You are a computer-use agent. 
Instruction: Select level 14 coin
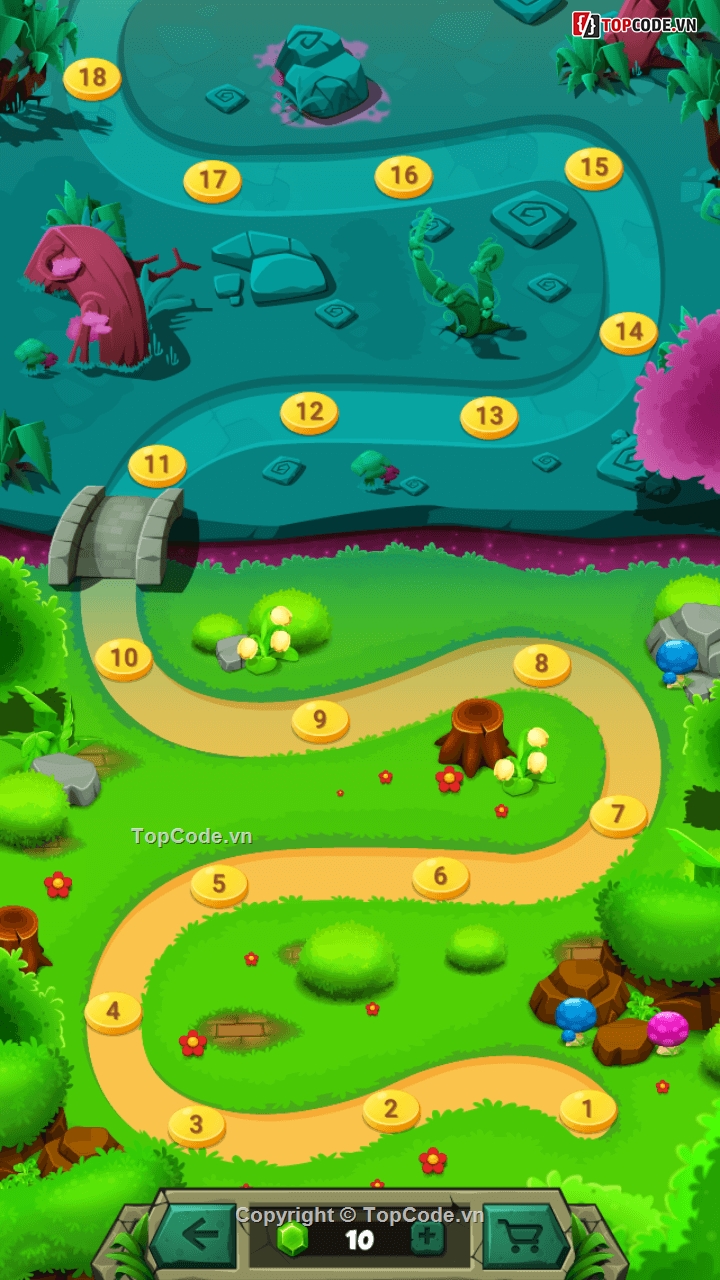pyautogui.click(x=629, y=331)
